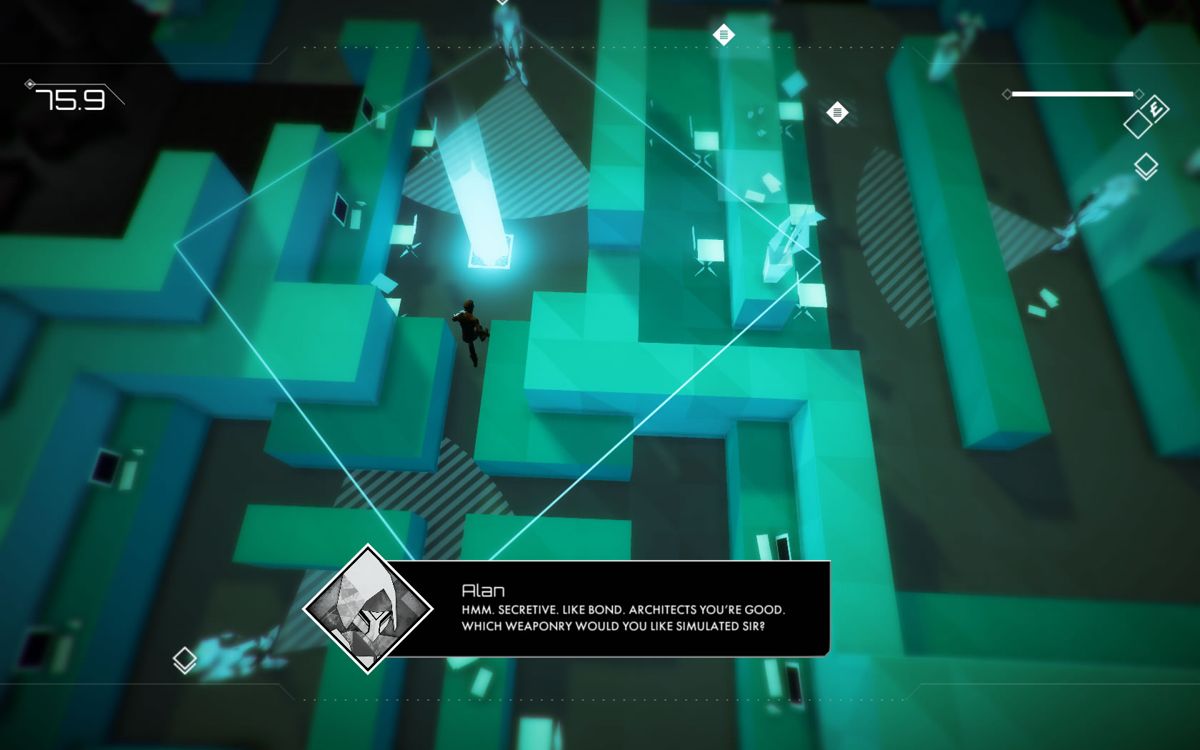
Task: Select the empty diamond gadget slot
Action: tap(1138, 124)
